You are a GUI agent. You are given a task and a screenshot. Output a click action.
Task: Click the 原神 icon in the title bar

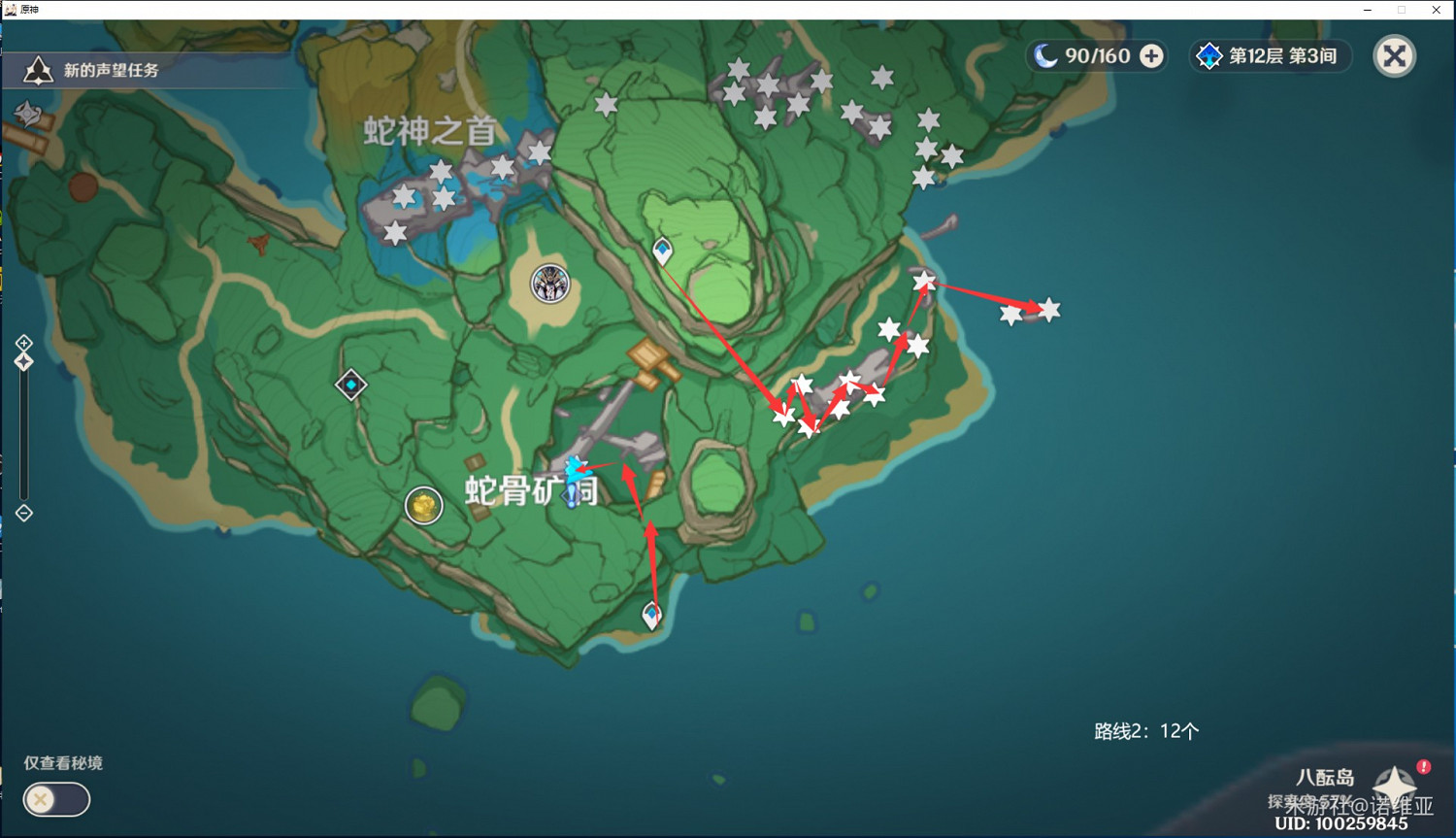coord(10,10)
